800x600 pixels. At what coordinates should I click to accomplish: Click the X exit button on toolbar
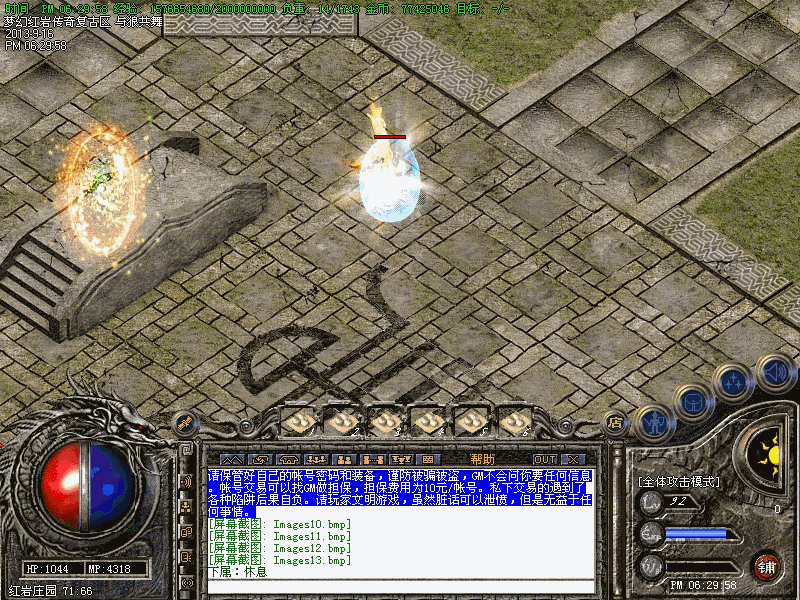pyautogui.click(x=573, y=459)
